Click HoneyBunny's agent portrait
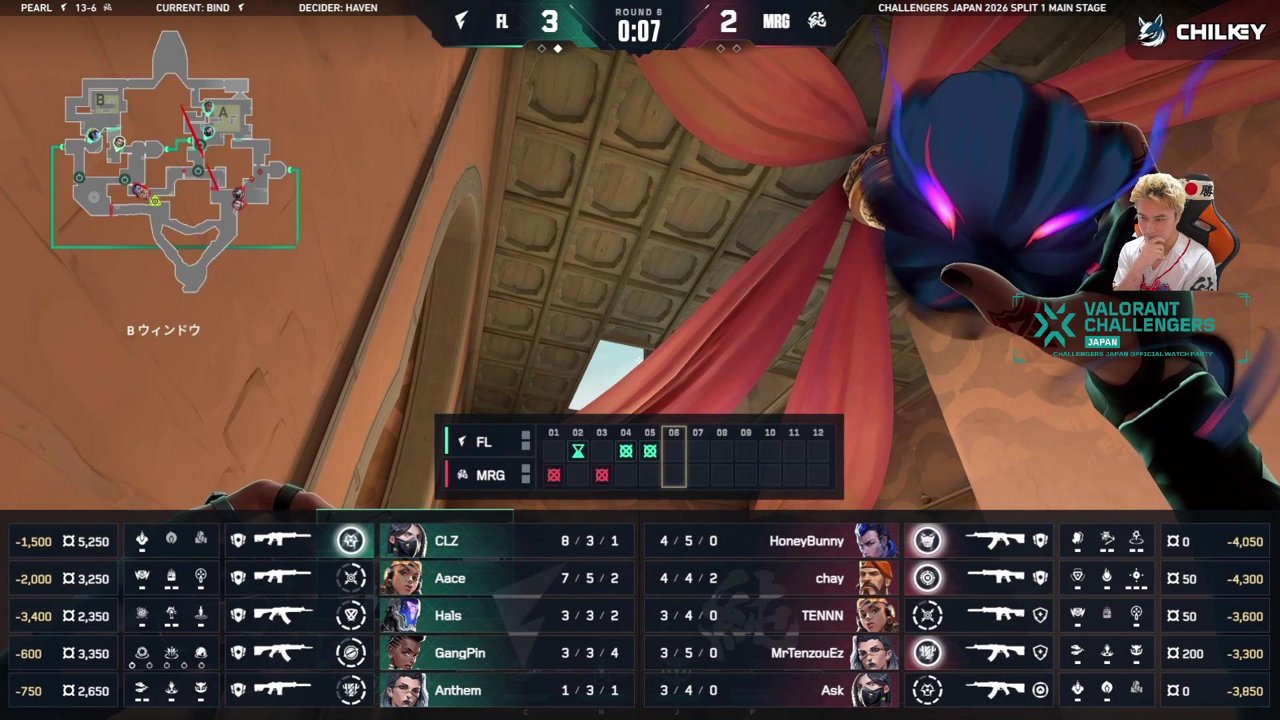Viewport: 1280px width, 720px height. click(874, 541)
